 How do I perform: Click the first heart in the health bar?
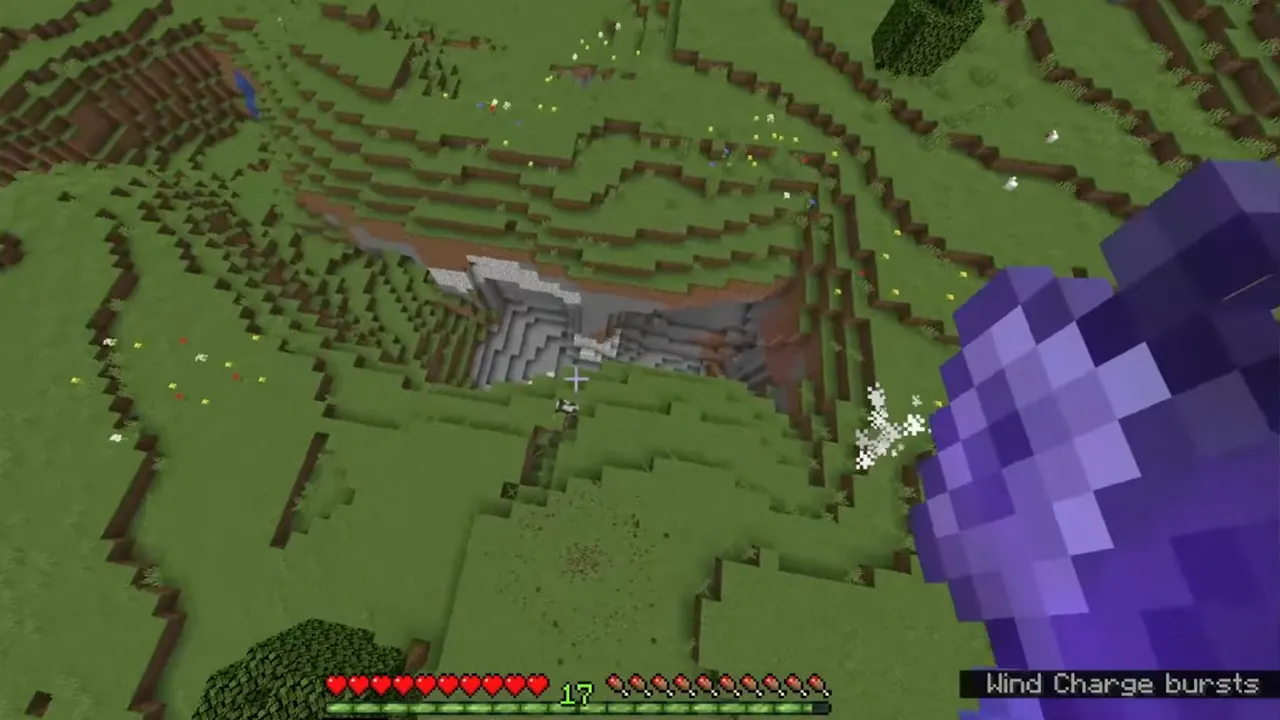(x=338, y=686)
